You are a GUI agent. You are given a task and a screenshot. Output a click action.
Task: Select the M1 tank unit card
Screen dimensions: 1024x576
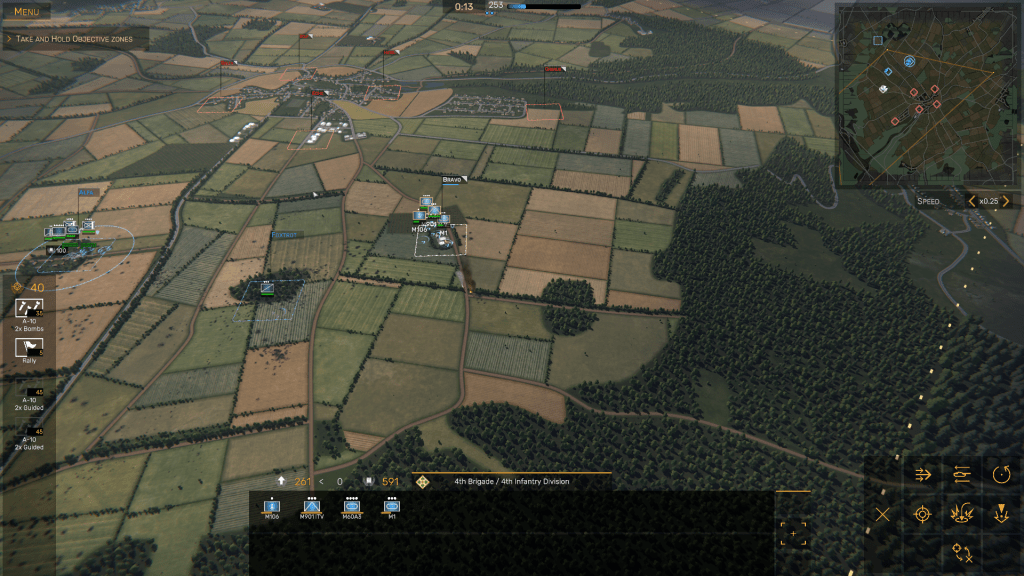[x=392, y=508]
